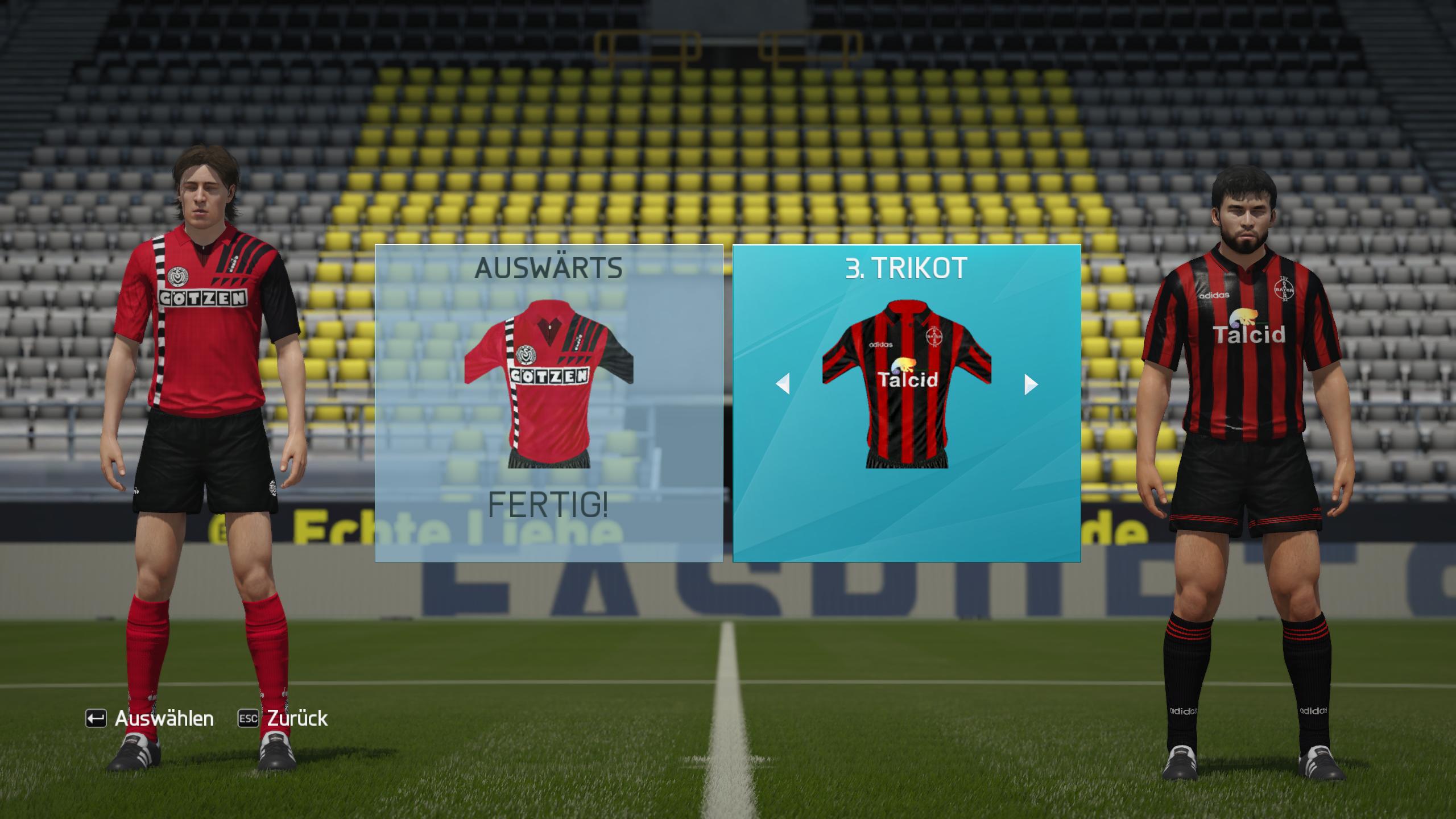1456x819 pixels.
Task: Go back with the Zurück option
Action: pos(283,718)
